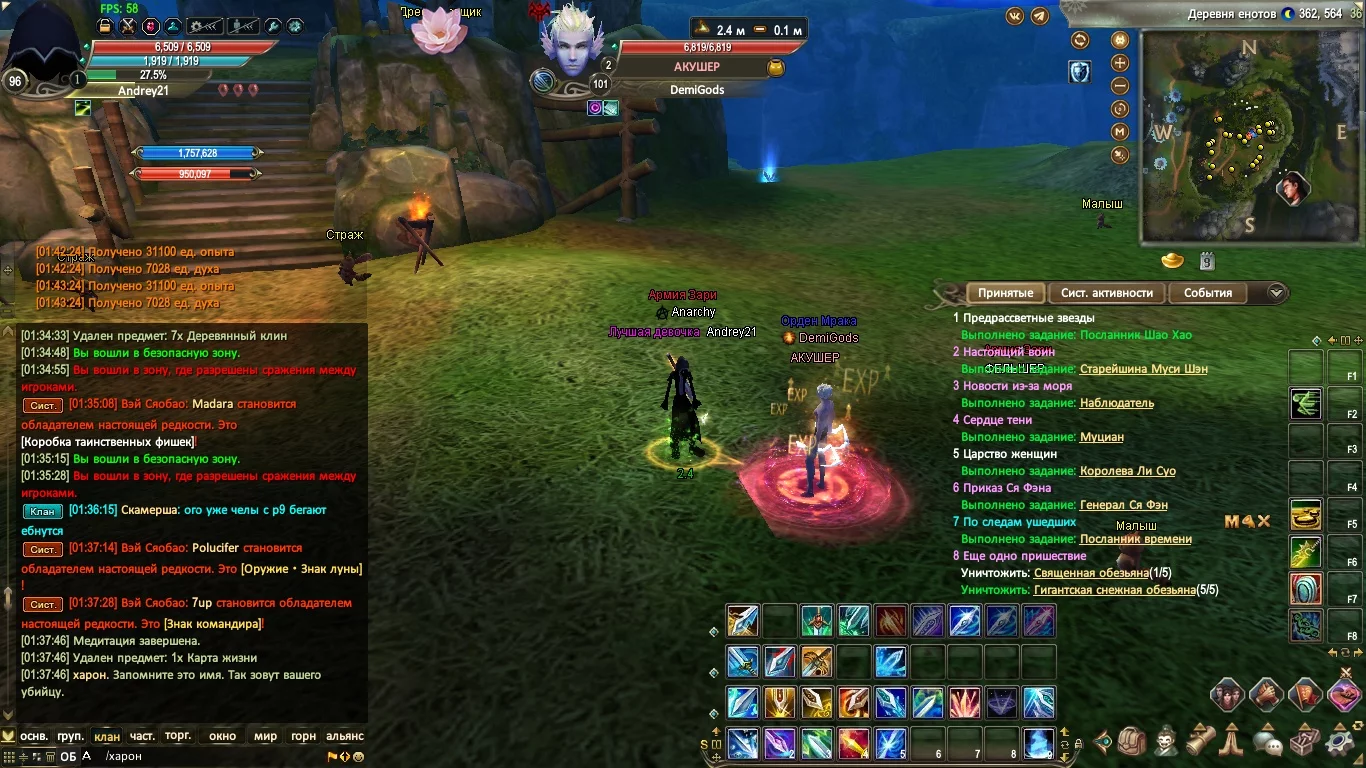Open the "альянс" chat tab
1366x768 pixels.
click(345, 736)
